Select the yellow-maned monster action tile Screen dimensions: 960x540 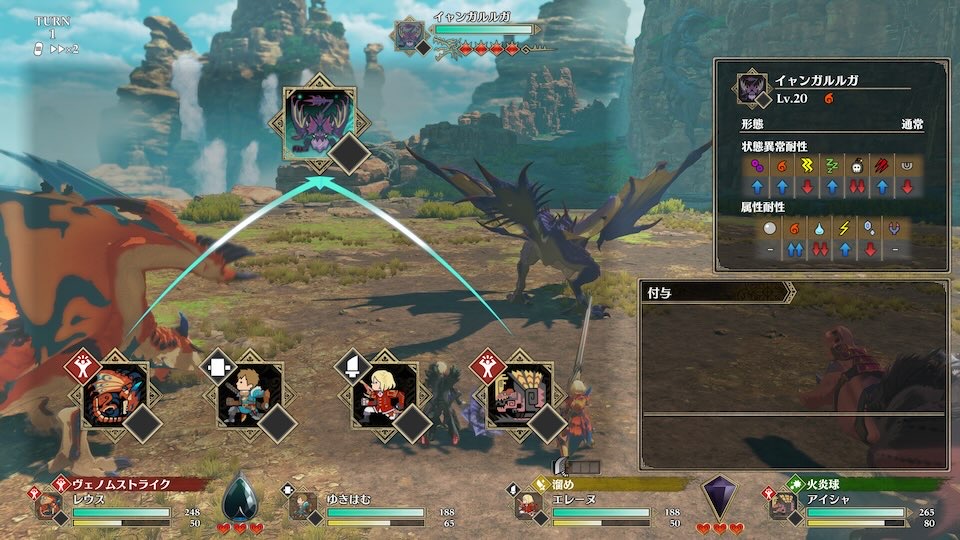click(x=519, y=395)
